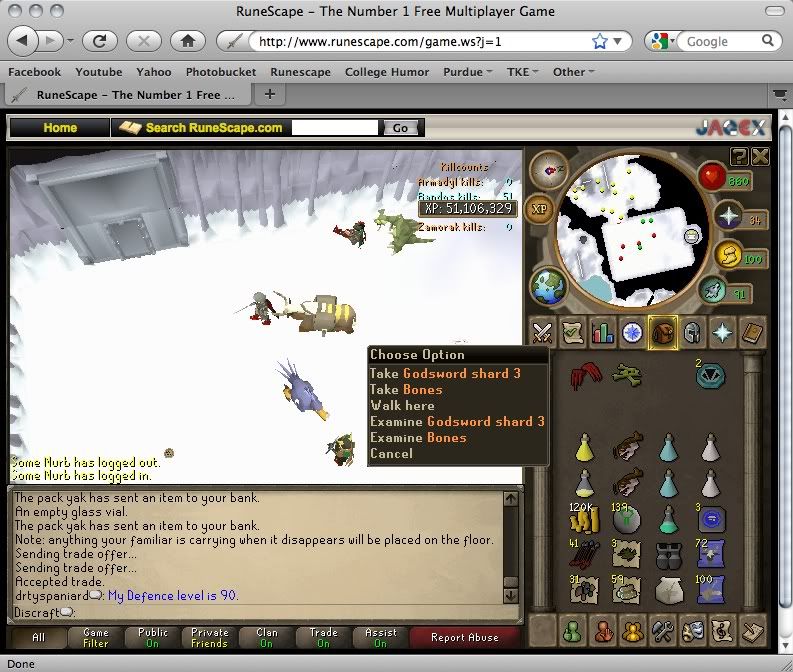793x672 pixels.
Task: Take Godsword shard 3 from the menu
Action: pos(445,373)
